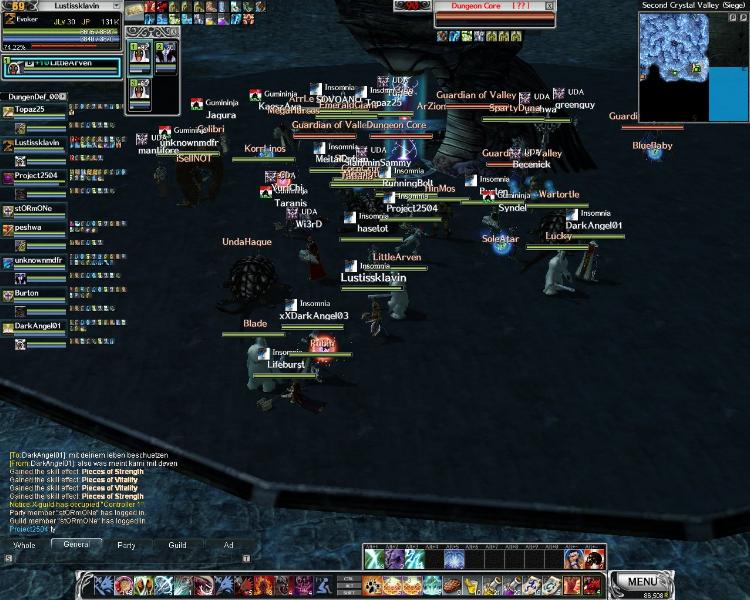Screen dimensions: 750x600
Task: Select the General chat tab
Action: tap(76, 545)
